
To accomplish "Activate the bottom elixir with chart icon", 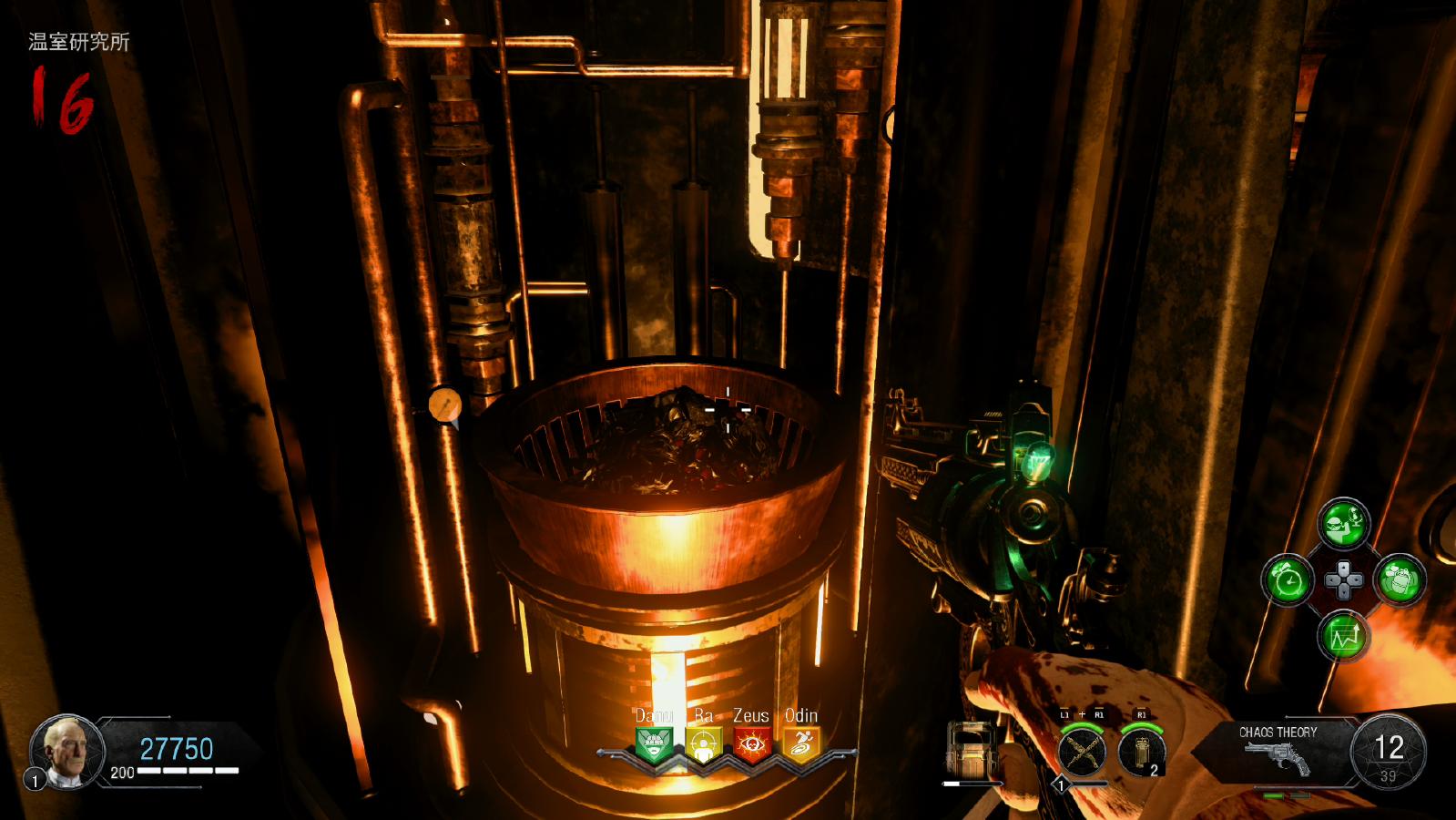I will click(1344, 635).
